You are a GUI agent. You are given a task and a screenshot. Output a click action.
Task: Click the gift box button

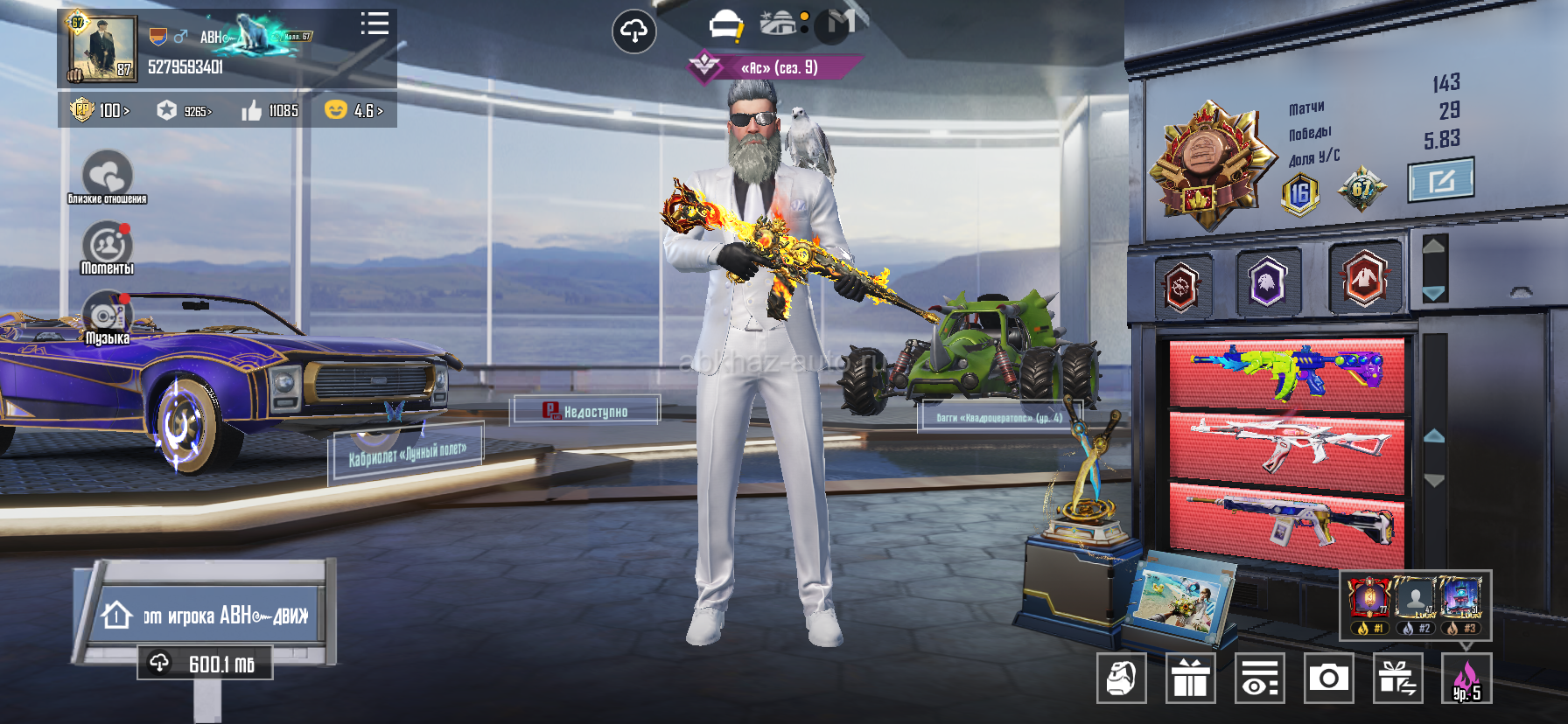point(1190,678)
